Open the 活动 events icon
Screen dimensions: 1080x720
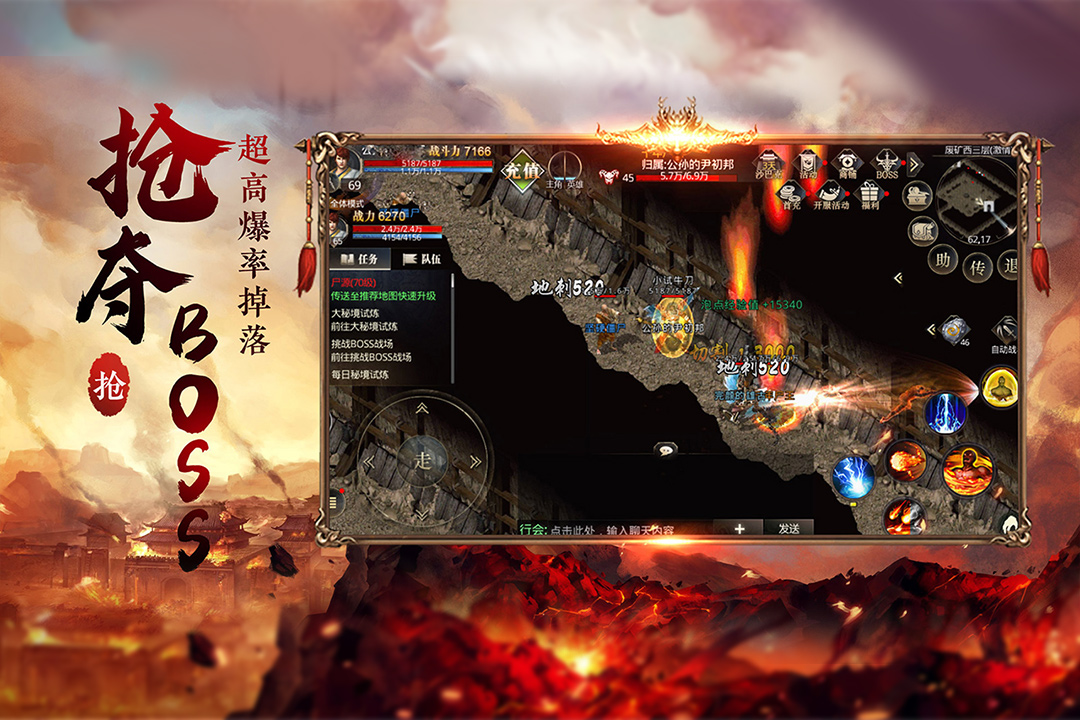click(807, 164)
